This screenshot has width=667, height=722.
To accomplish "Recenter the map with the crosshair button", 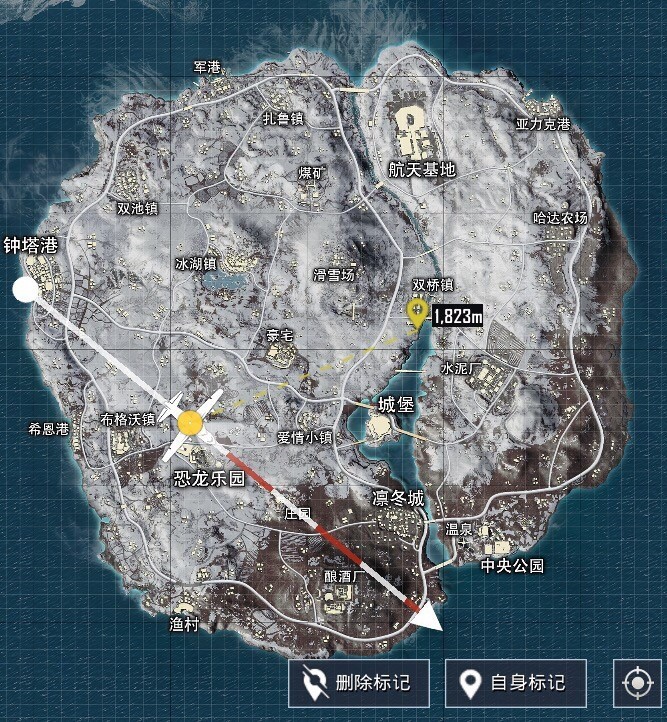I will (637, 684).
